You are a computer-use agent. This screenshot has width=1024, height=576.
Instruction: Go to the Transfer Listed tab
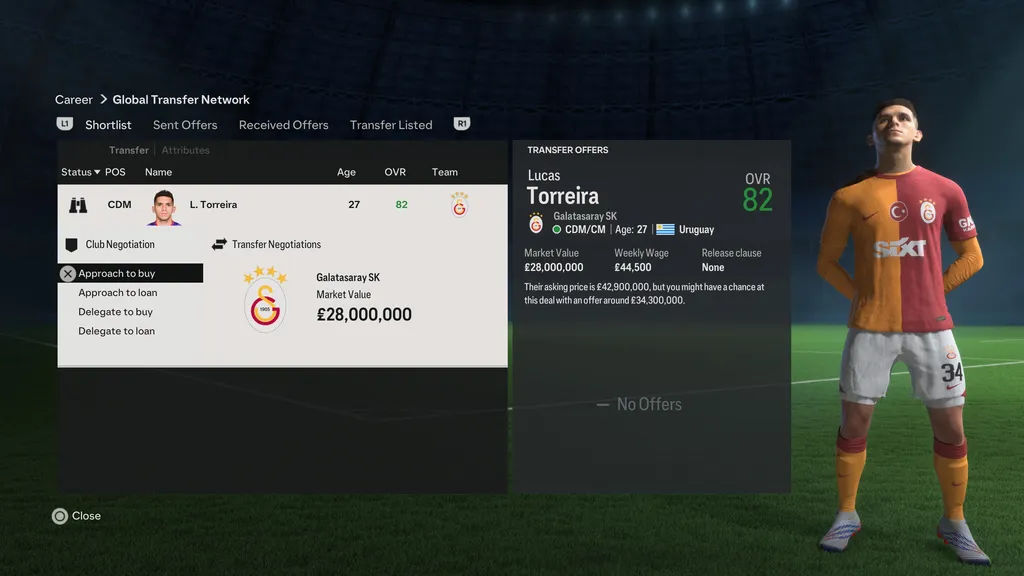point(391,125)
